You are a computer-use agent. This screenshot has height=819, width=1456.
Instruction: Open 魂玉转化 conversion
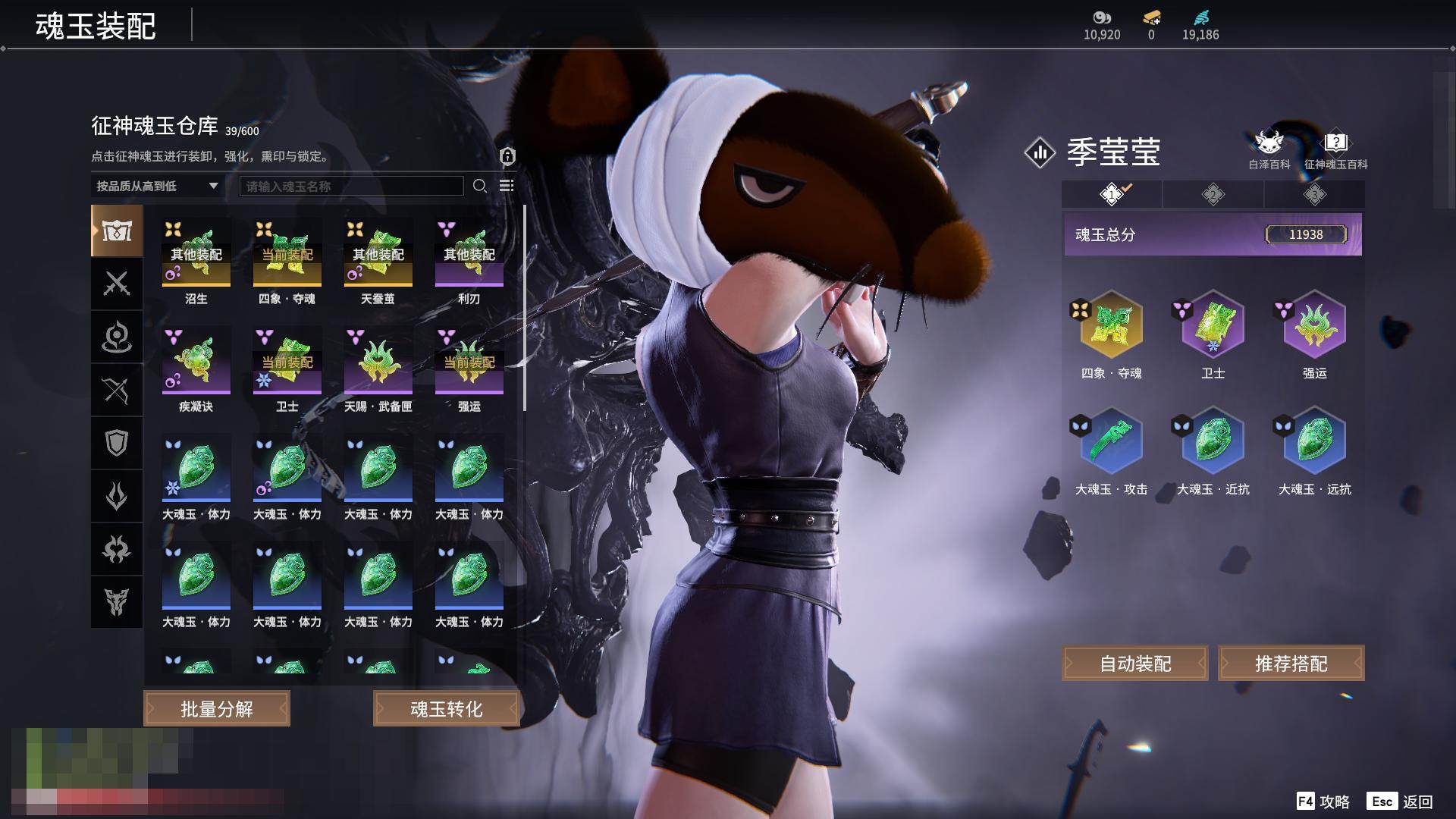[446, 708]
